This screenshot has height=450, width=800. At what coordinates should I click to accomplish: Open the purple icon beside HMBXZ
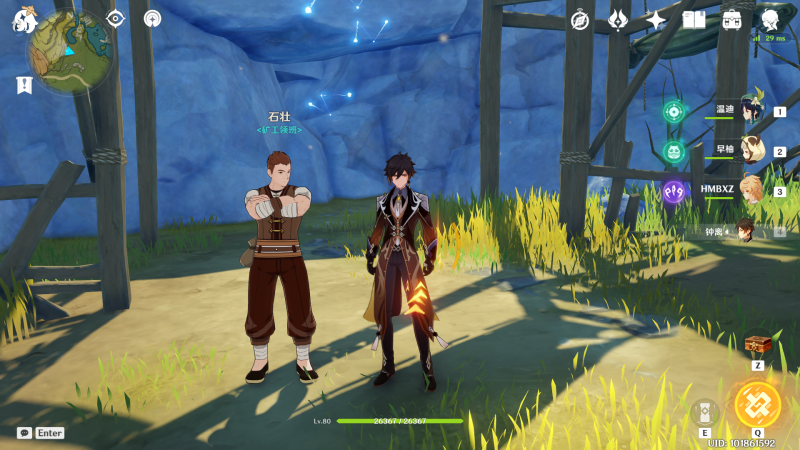coord(674,190)
